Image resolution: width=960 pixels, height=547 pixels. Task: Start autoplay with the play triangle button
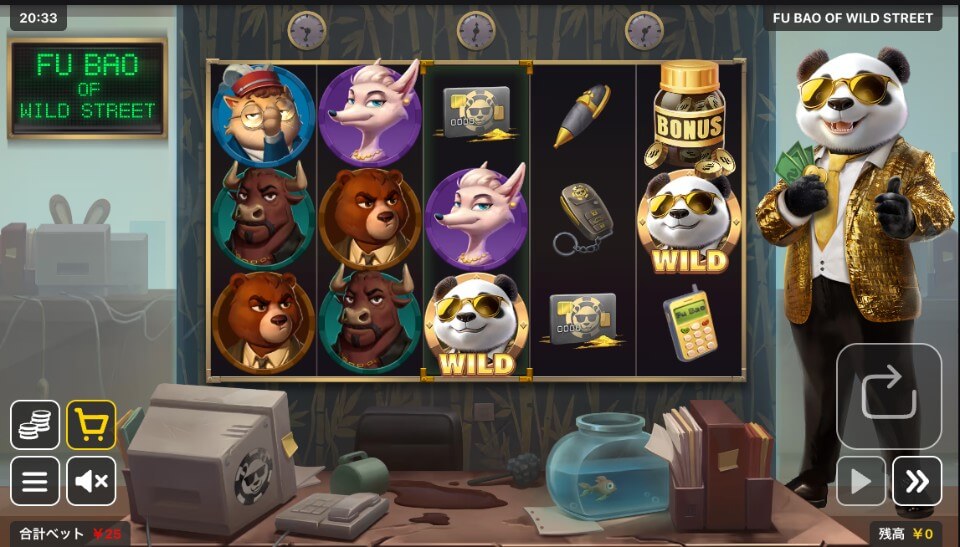pos(861,481)
